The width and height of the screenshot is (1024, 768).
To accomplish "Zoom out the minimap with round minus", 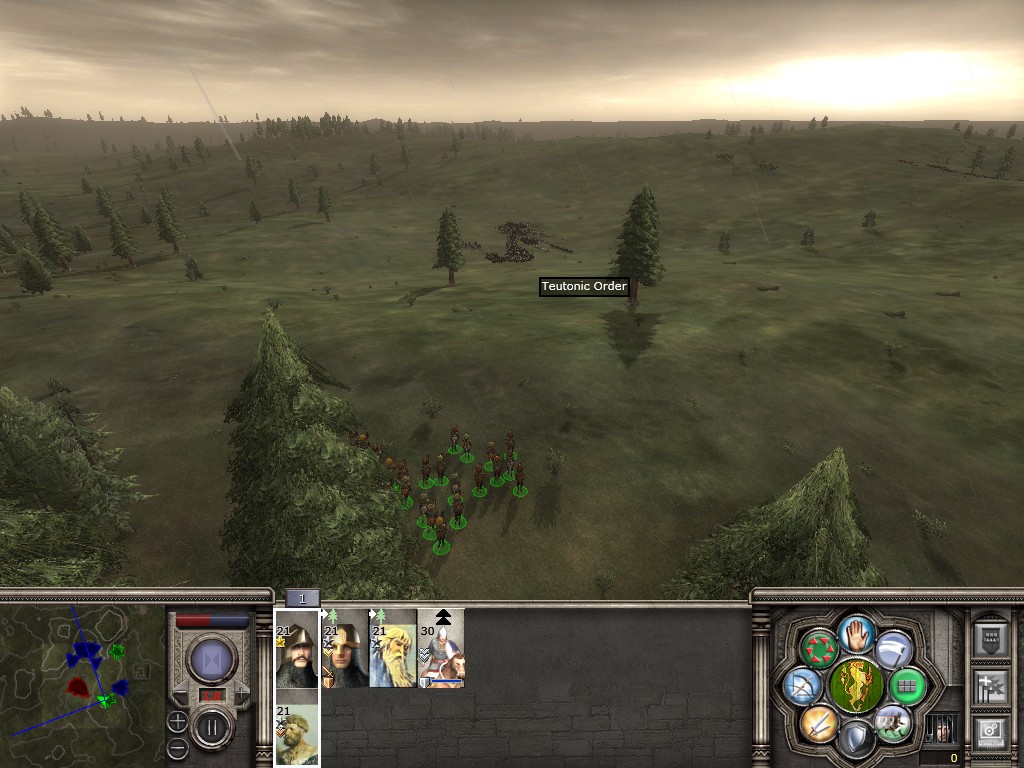I will click(177, 747).
